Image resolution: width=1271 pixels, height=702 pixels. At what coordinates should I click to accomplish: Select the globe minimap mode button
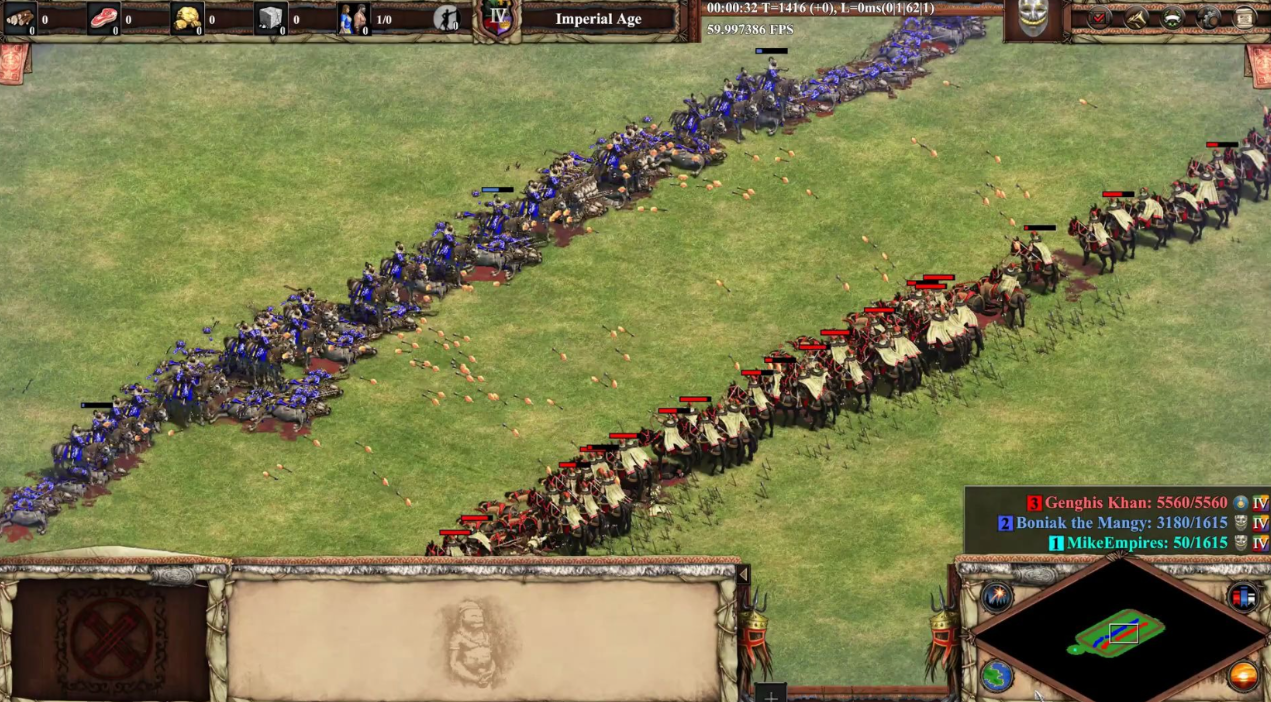(997, 675)
